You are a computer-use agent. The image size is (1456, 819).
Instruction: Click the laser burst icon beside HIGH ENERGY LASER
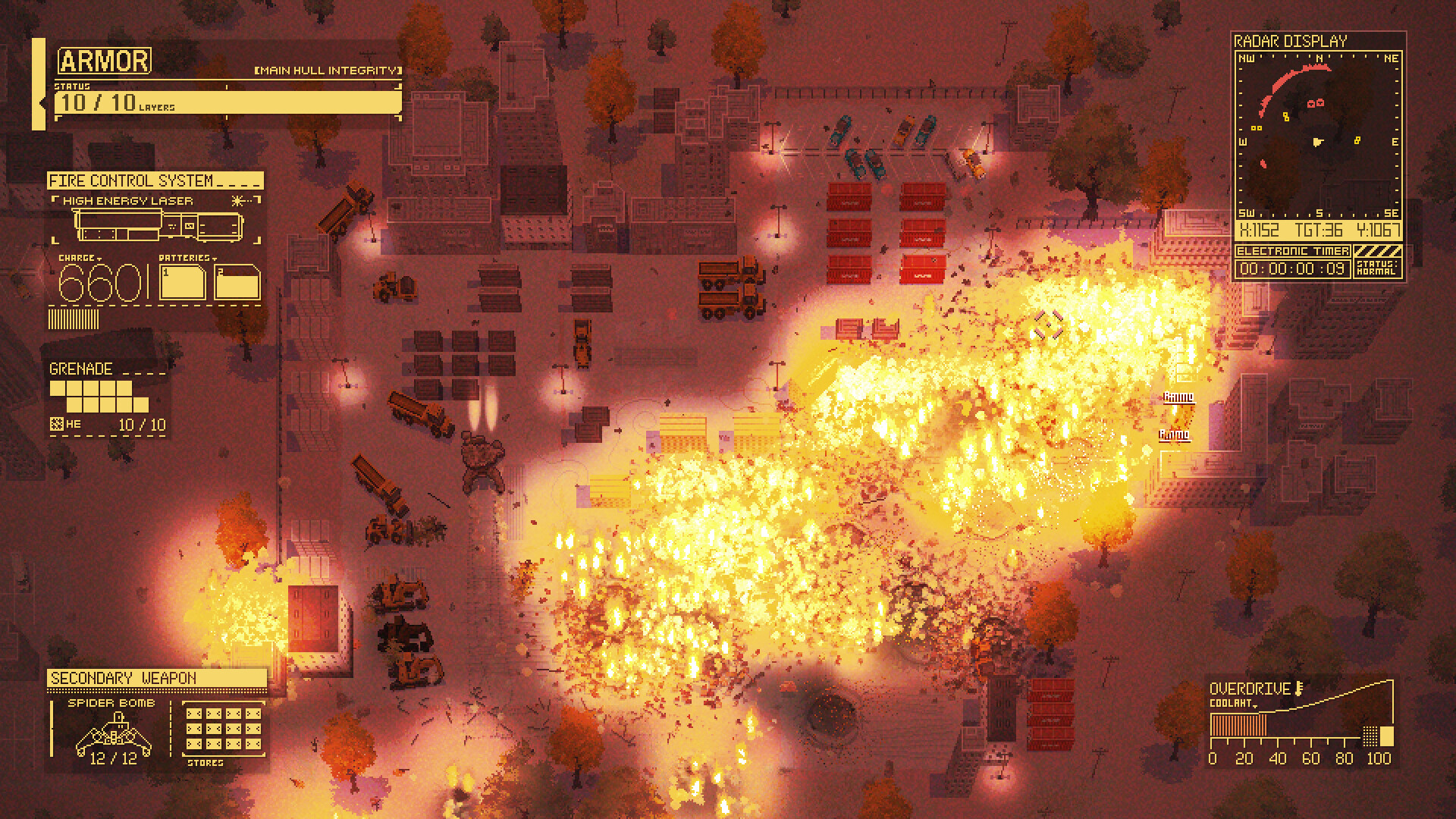click(237, 201)
